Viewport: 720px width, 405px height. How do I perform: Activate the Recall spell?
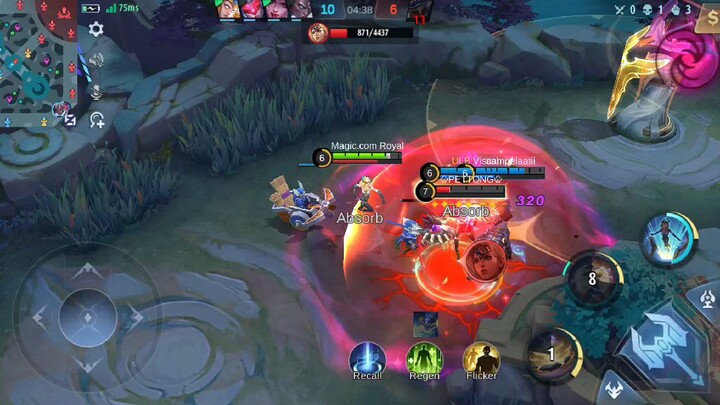click(367, 358)
